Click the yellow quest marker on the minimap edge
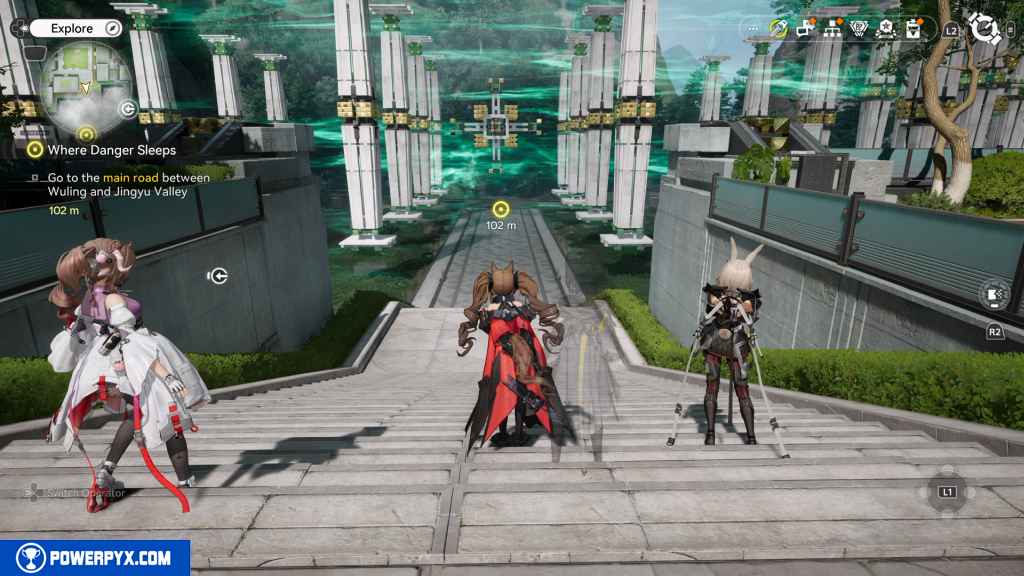Viewport: 1024px width, 576px height. tap(86, 132)
